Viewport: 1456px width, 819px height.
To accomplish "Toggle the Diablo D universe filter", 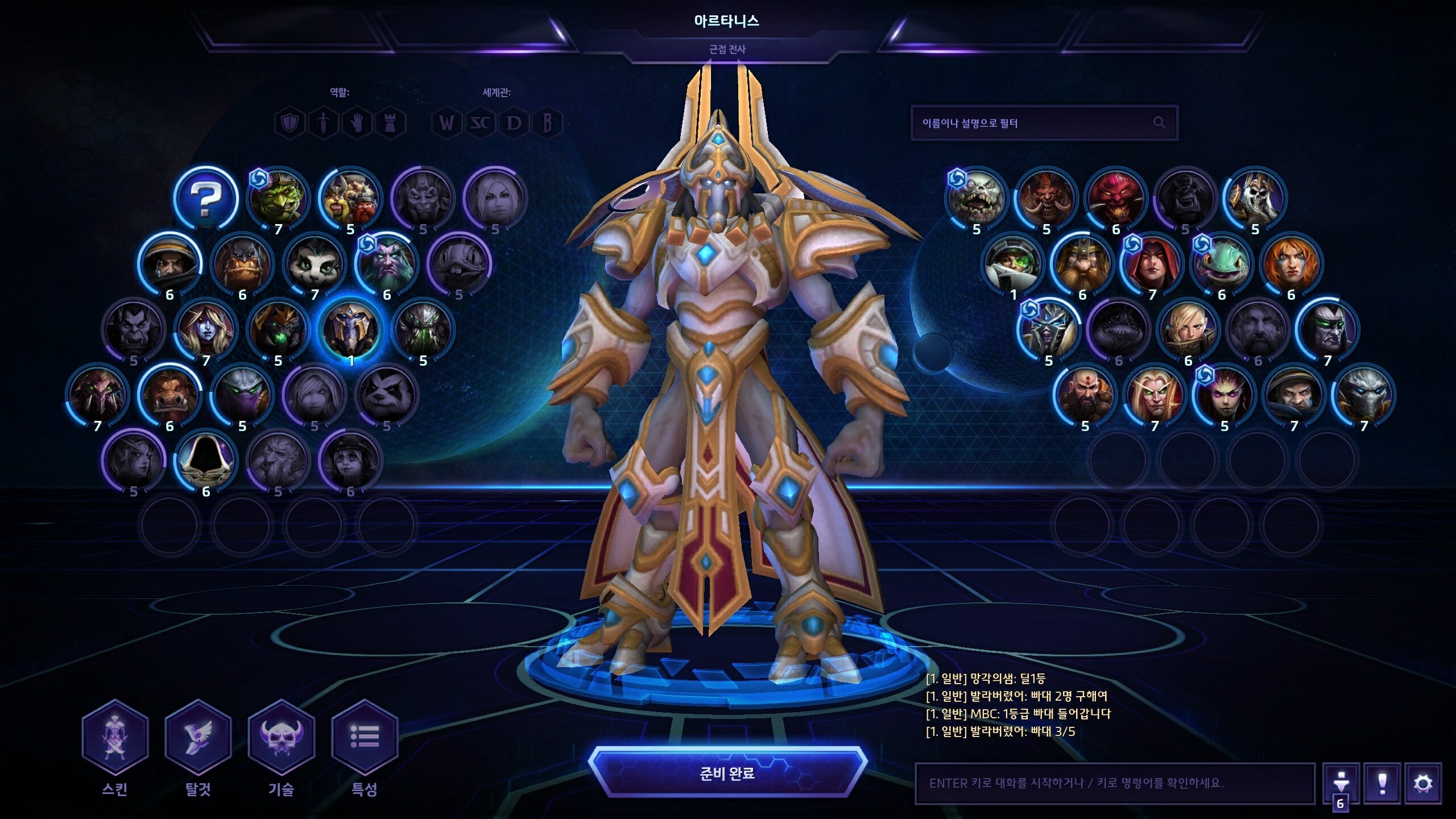I will tap(514, 123).
